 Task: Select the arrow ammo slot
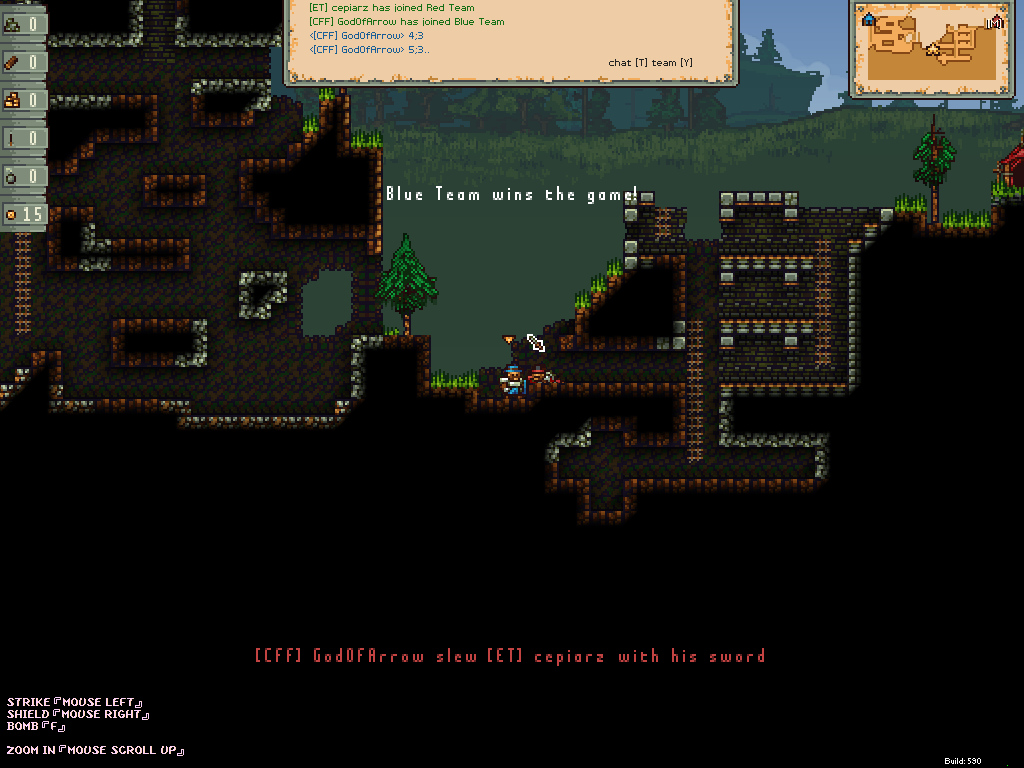(23, 138)
